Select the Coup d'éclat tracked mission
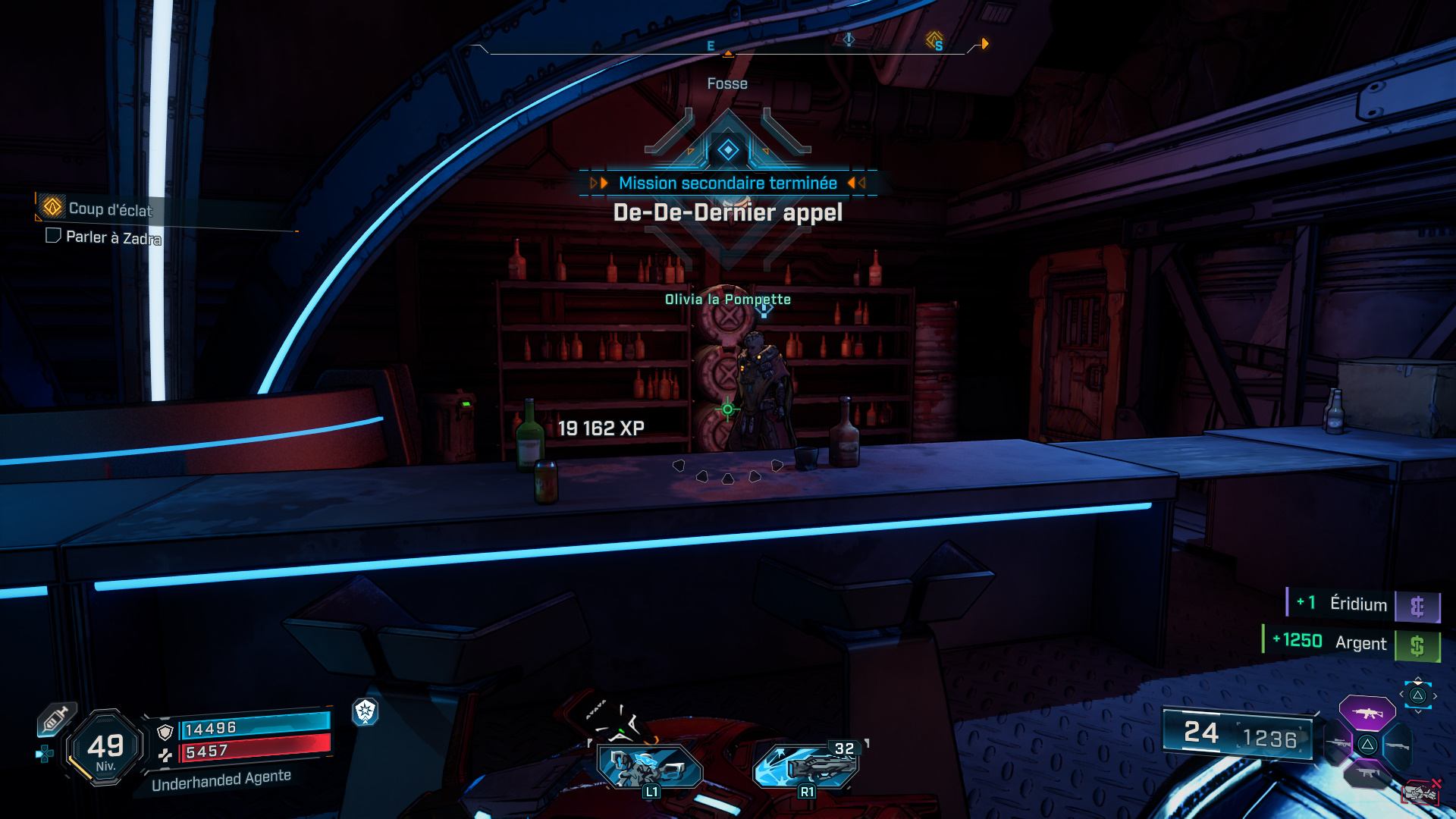Screen dimensions: 1456x819 (x=109, y=209)
